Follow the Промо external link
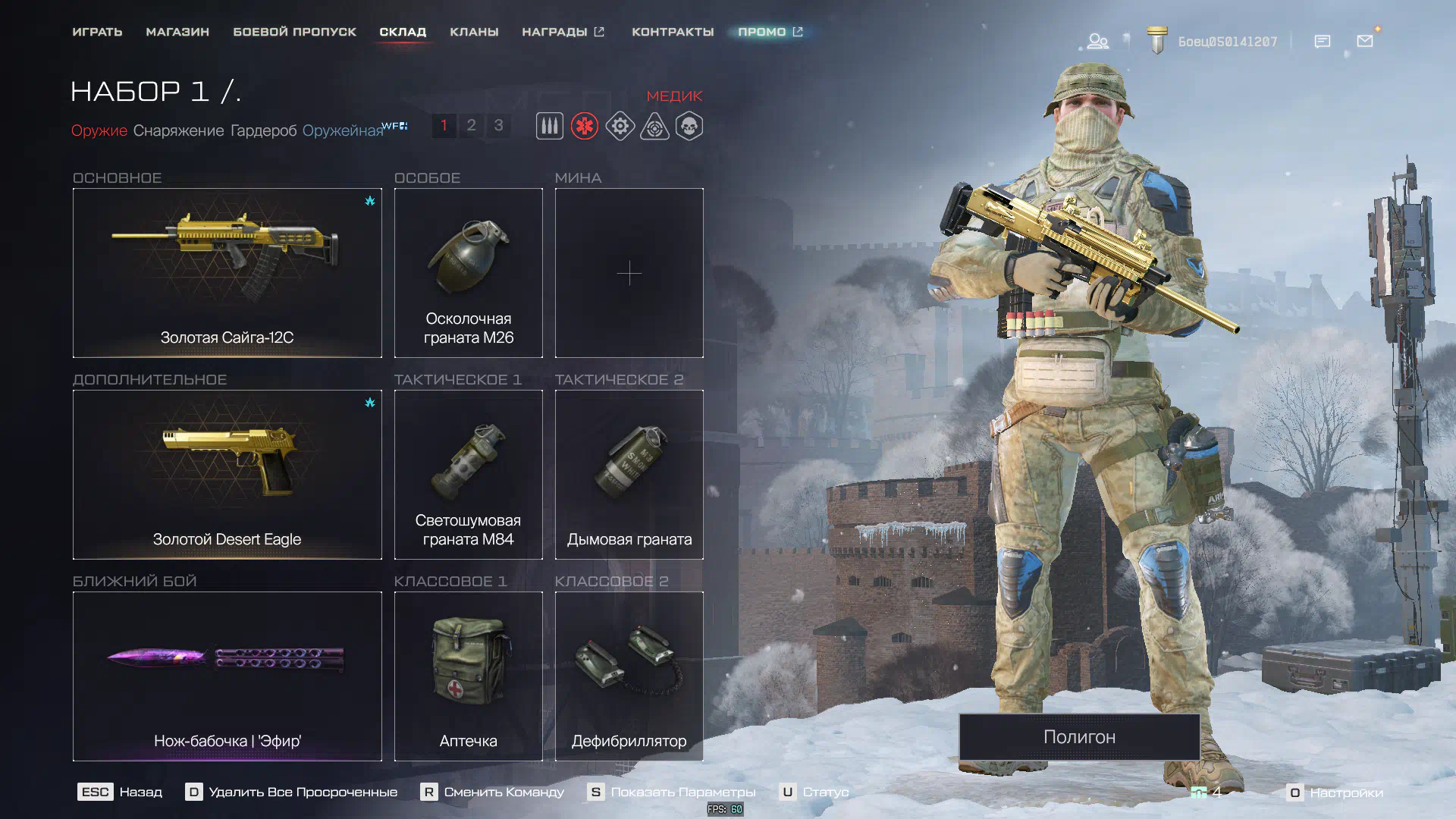The image size is (1456, 819). tap(770, 32)
